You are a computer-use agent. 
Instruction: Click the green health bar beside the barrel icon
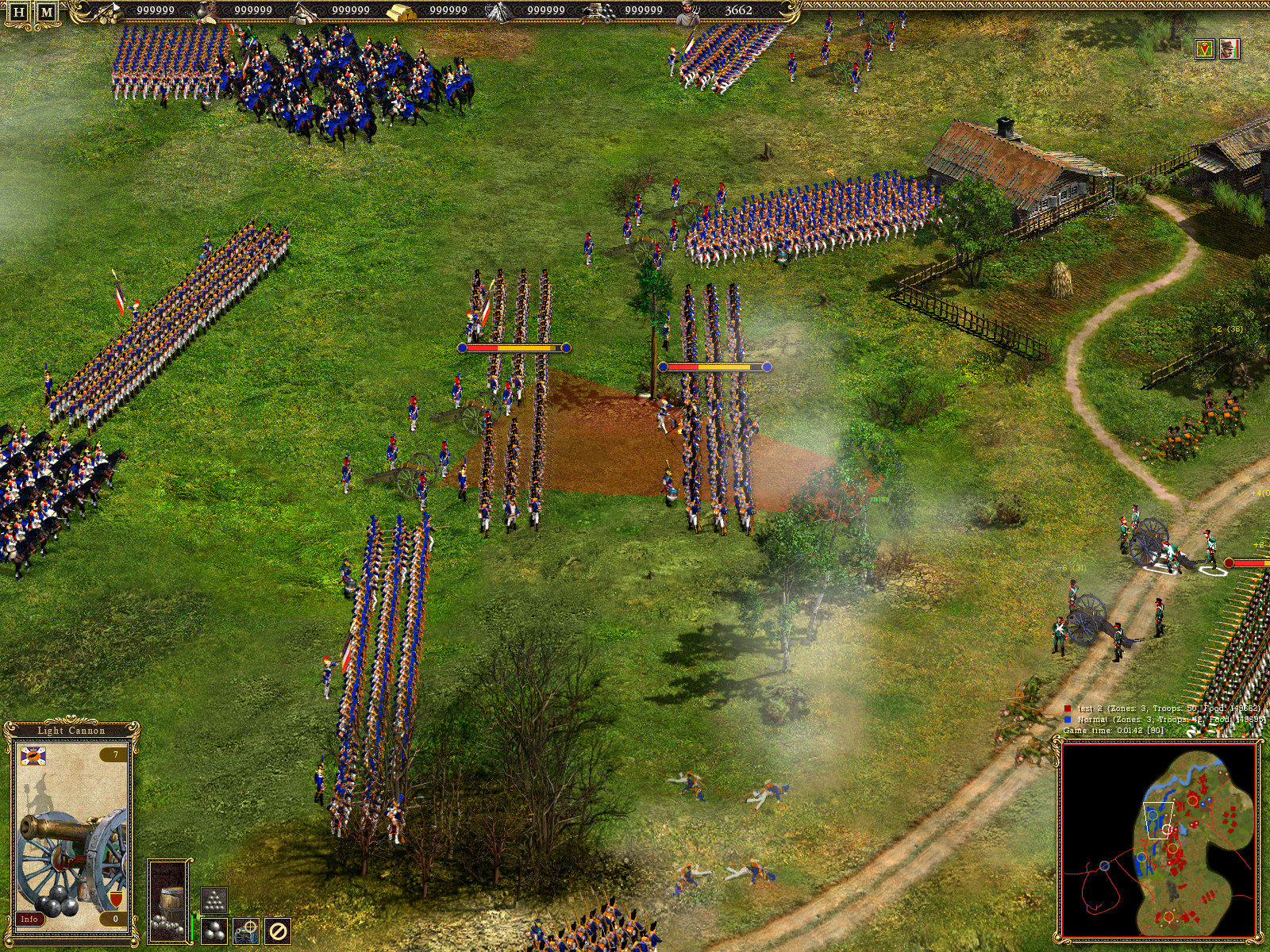191,928
